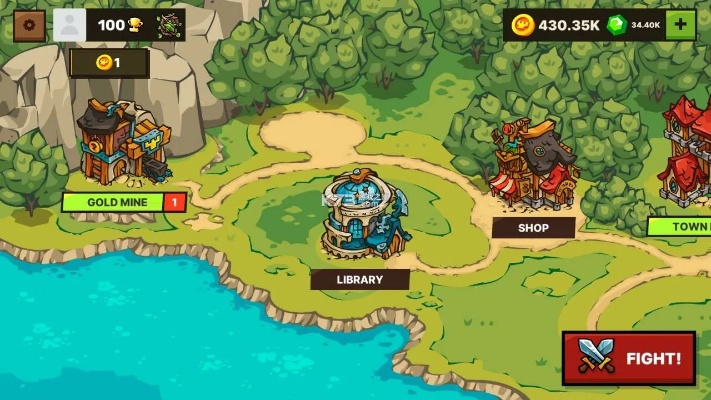The image size is (711, 400).
Task: Collect the gold coin above the mine
Action: [x=108, y=63]
